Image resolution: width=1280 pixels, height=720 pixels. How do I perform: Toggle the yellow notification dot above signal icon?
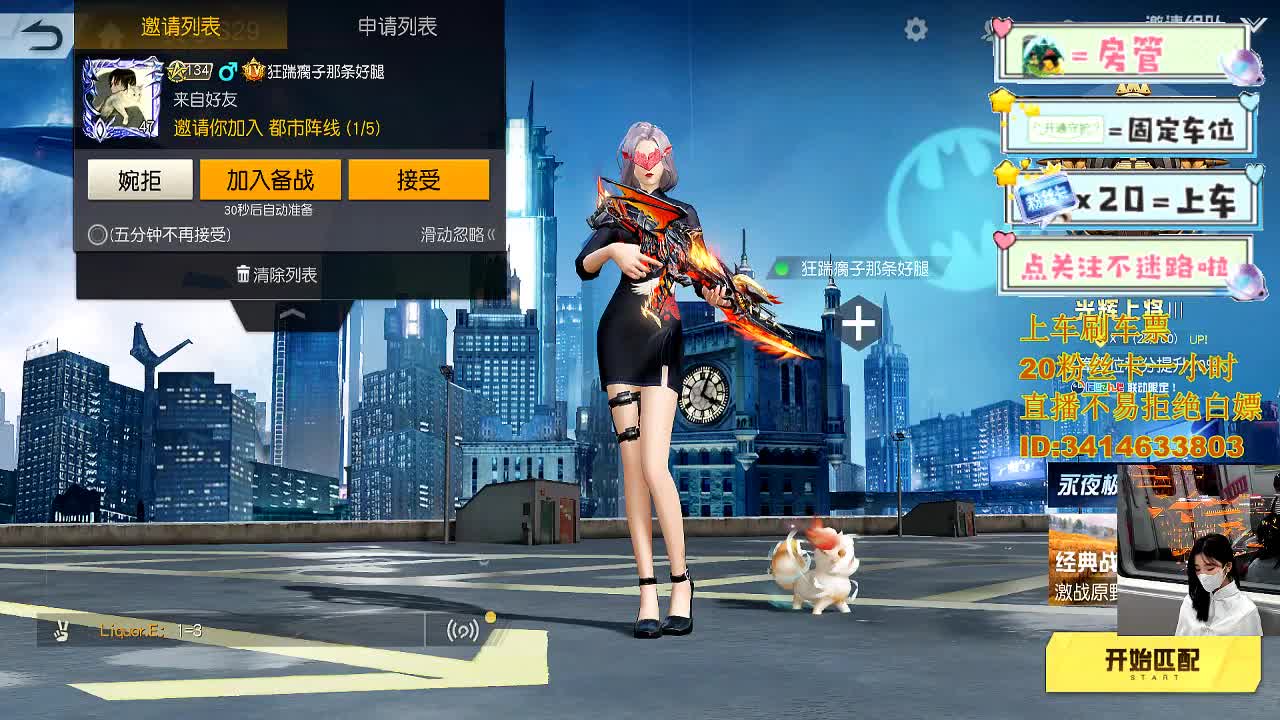(491, 618)
